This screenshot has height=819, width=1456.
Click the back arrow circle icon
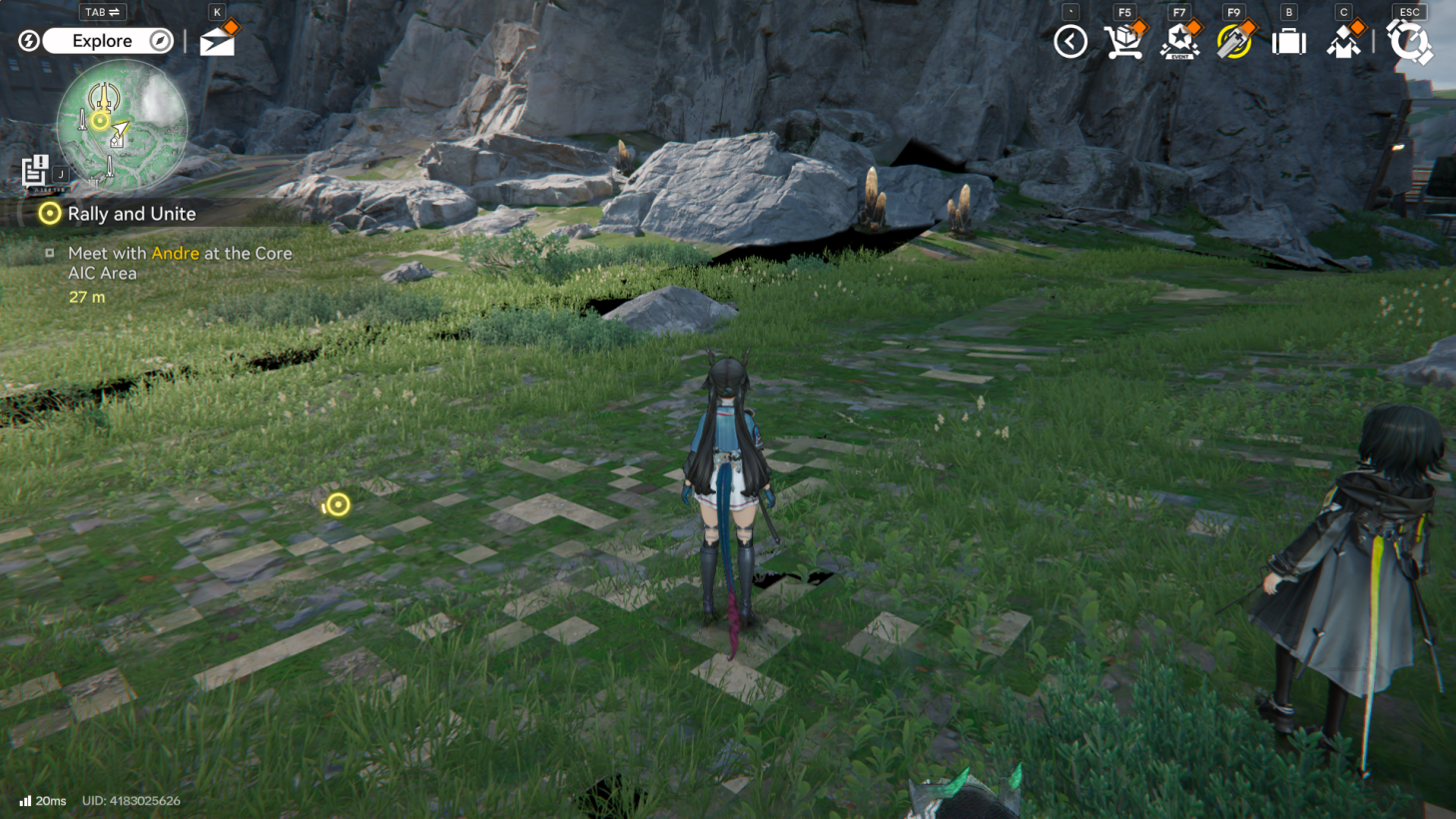[x=1071, y=42]
